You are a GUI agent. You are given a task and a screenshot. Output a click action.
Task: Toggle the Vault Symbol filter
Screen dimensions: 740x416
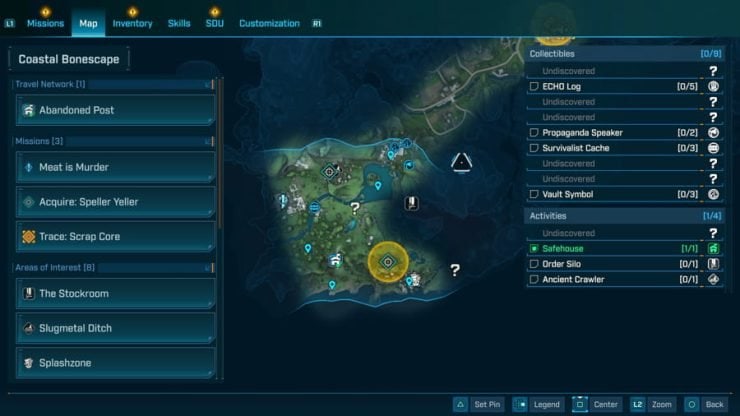(x=535, y=194)
